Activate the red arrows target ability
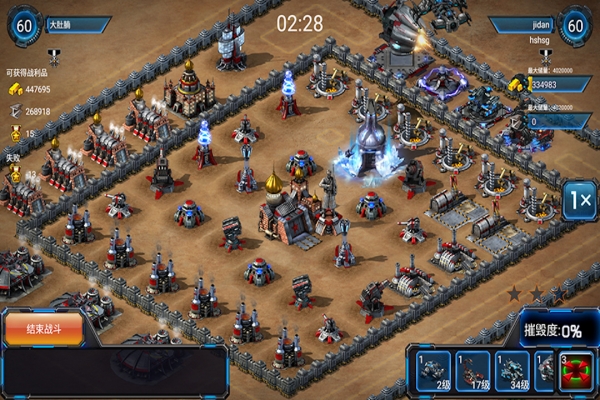 [579, 371]
